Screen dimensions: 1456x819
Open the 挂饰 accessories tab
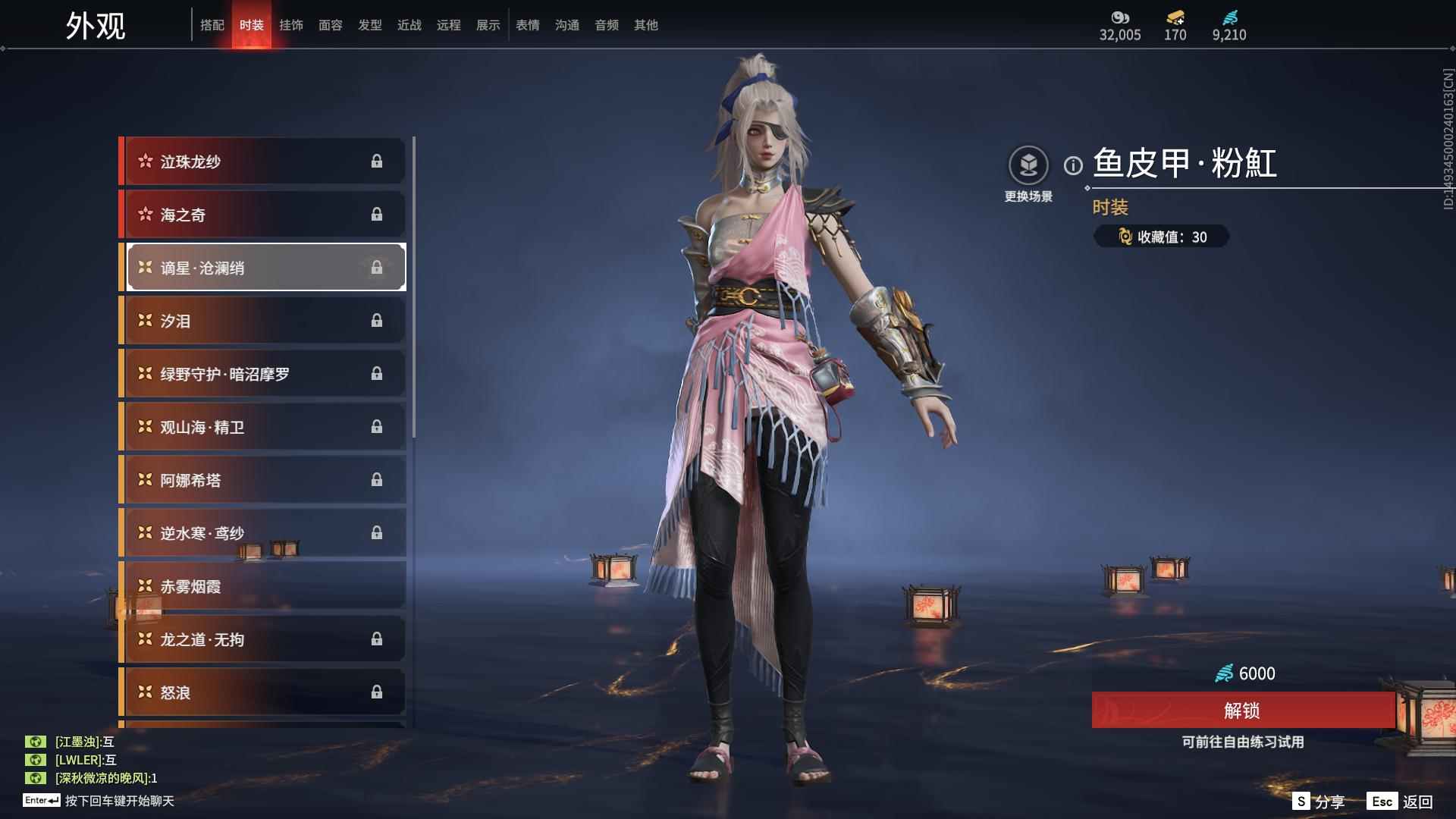(x=291, y=25)
